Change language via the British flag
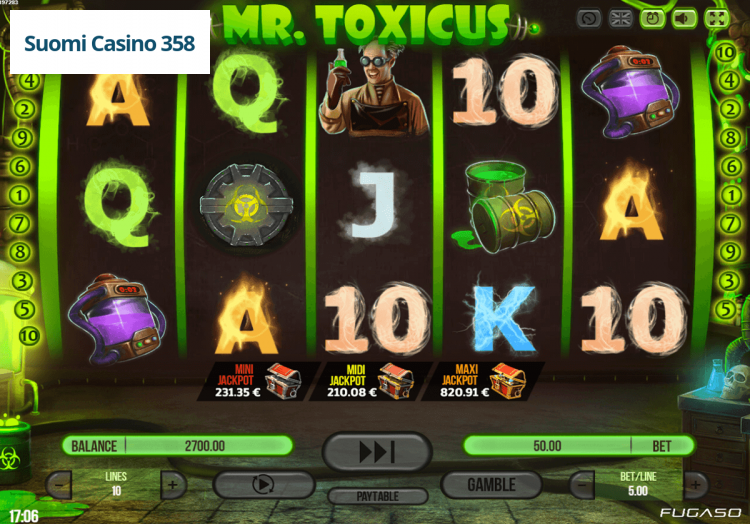Screen dimensions: 750x524 click(621, 18)
